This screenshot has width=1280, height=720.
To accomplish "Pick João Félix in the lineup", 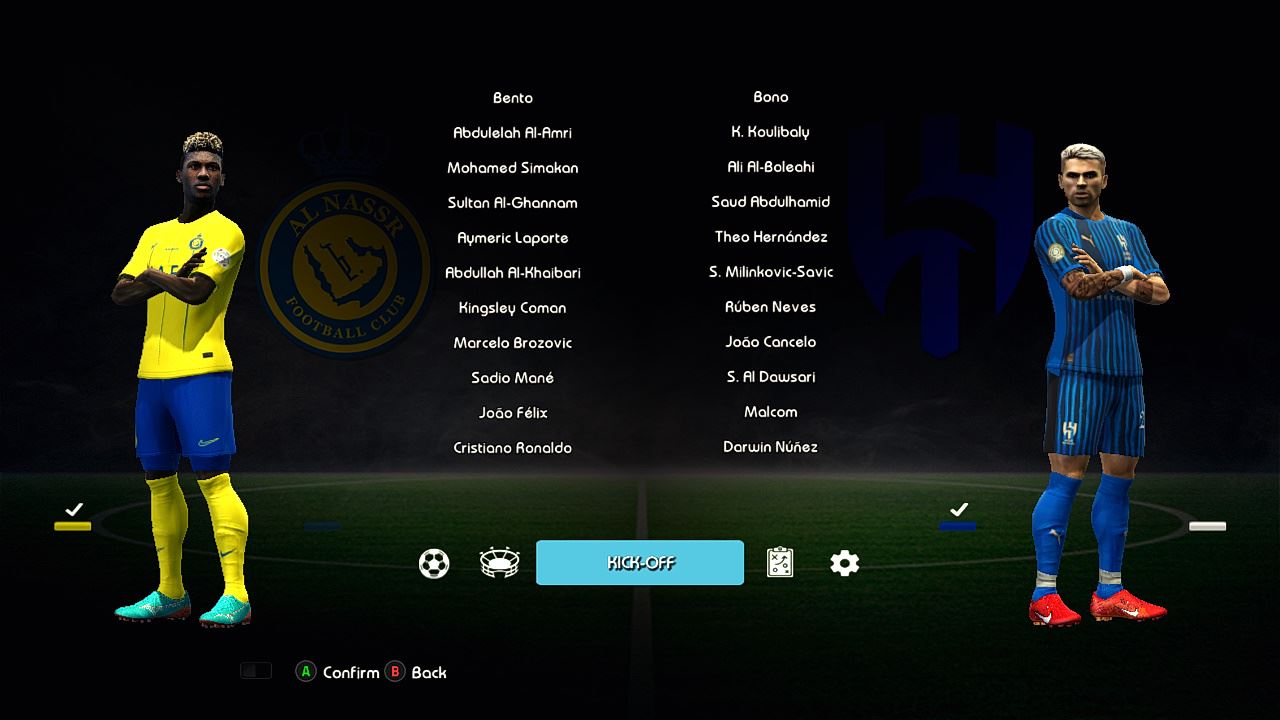I will tap(512, 413).
